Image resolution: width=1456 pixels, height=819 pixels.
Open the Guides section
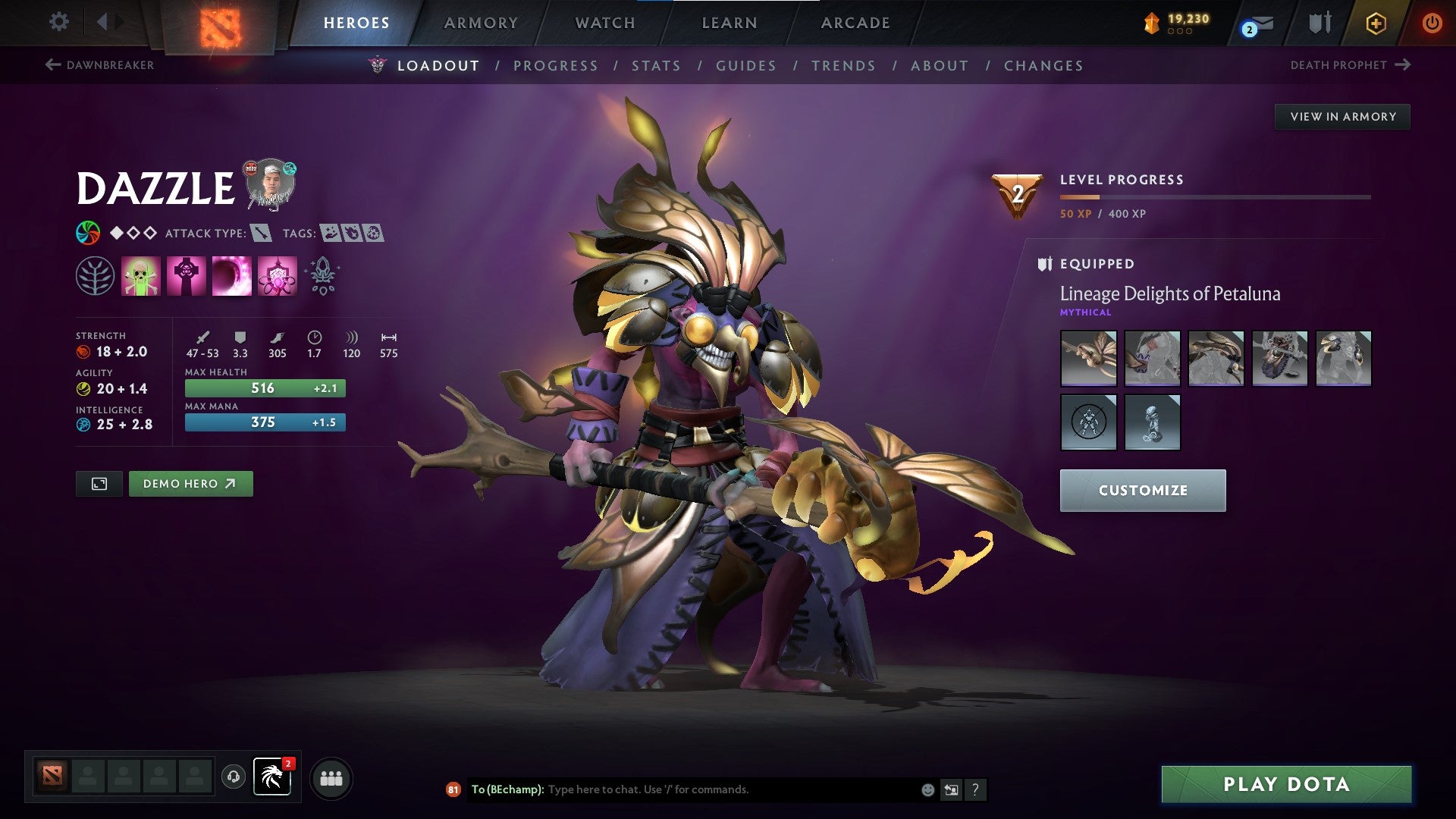pyautogui.click(x=746, y=66)
